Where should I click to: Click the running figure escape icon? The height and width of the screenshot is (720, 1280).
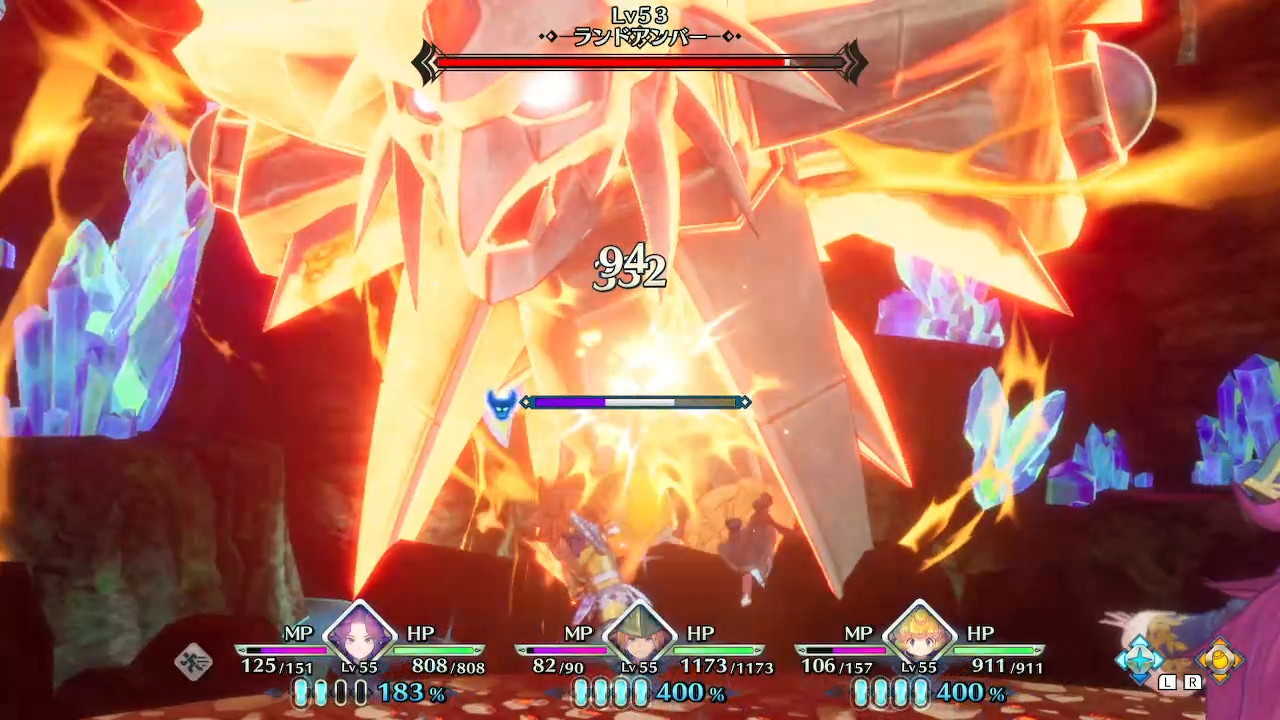193,661
